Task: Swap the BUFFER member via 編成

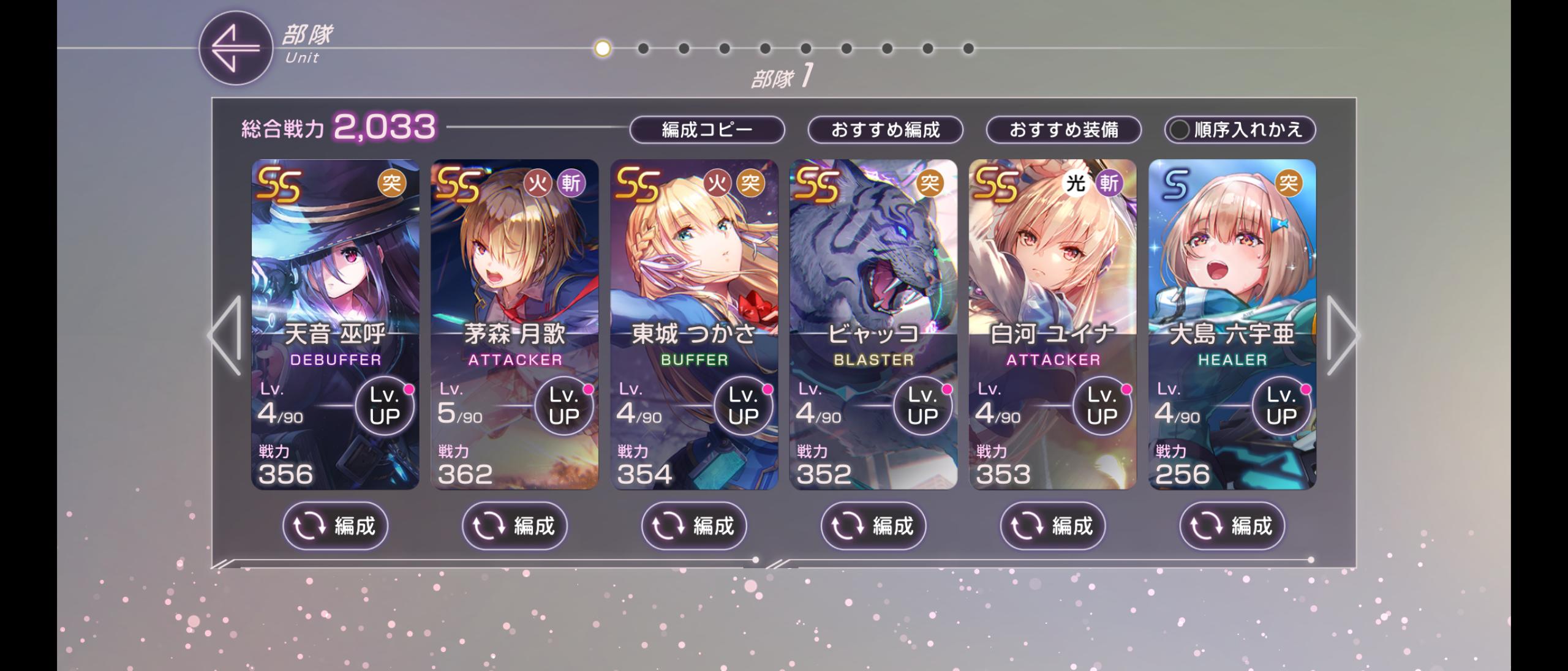Action: pyautogui.click(x=694, y=526)
